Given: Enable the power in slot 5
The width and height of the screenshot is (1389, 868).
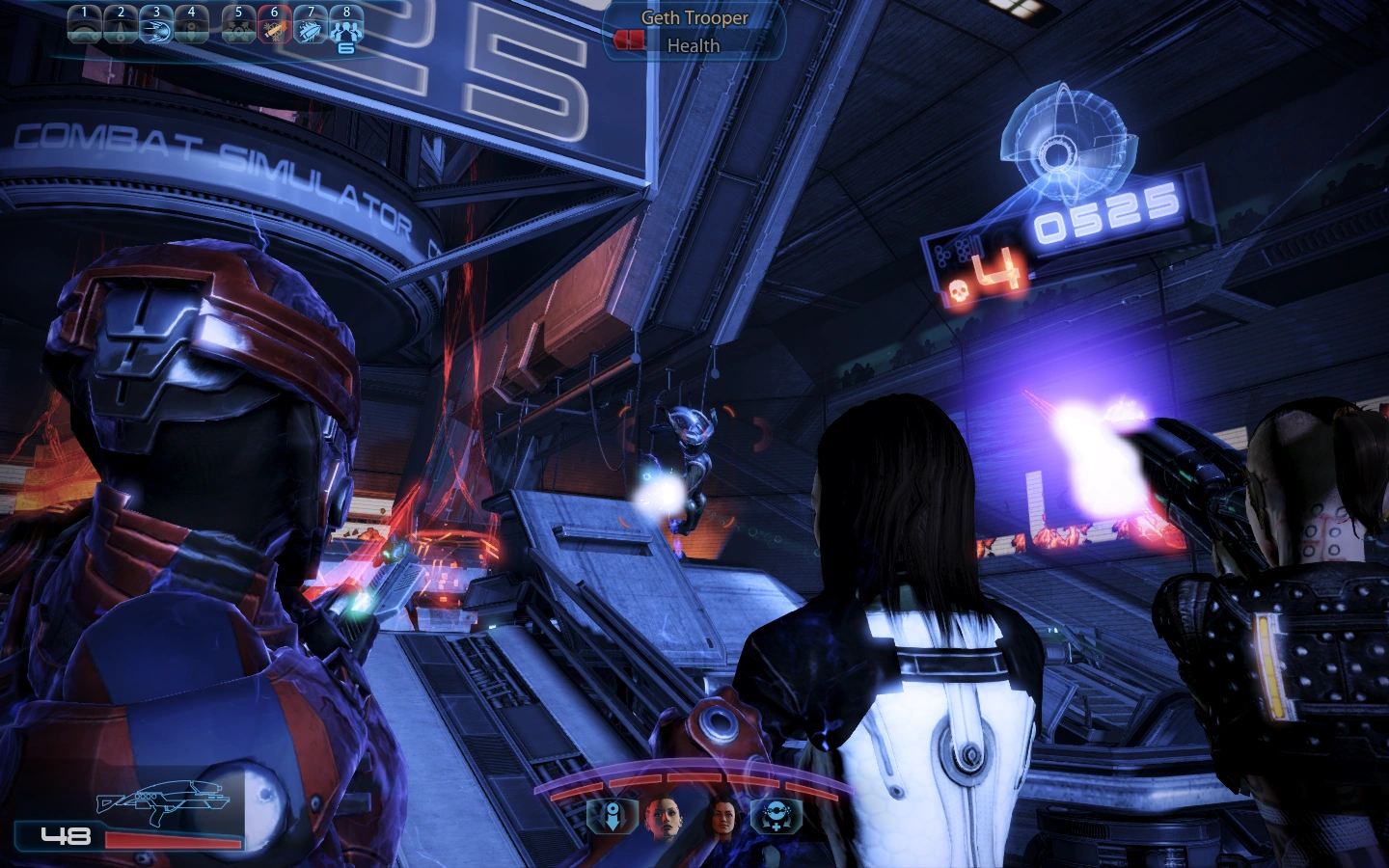Looking at the screenshot, I should 239,24.
